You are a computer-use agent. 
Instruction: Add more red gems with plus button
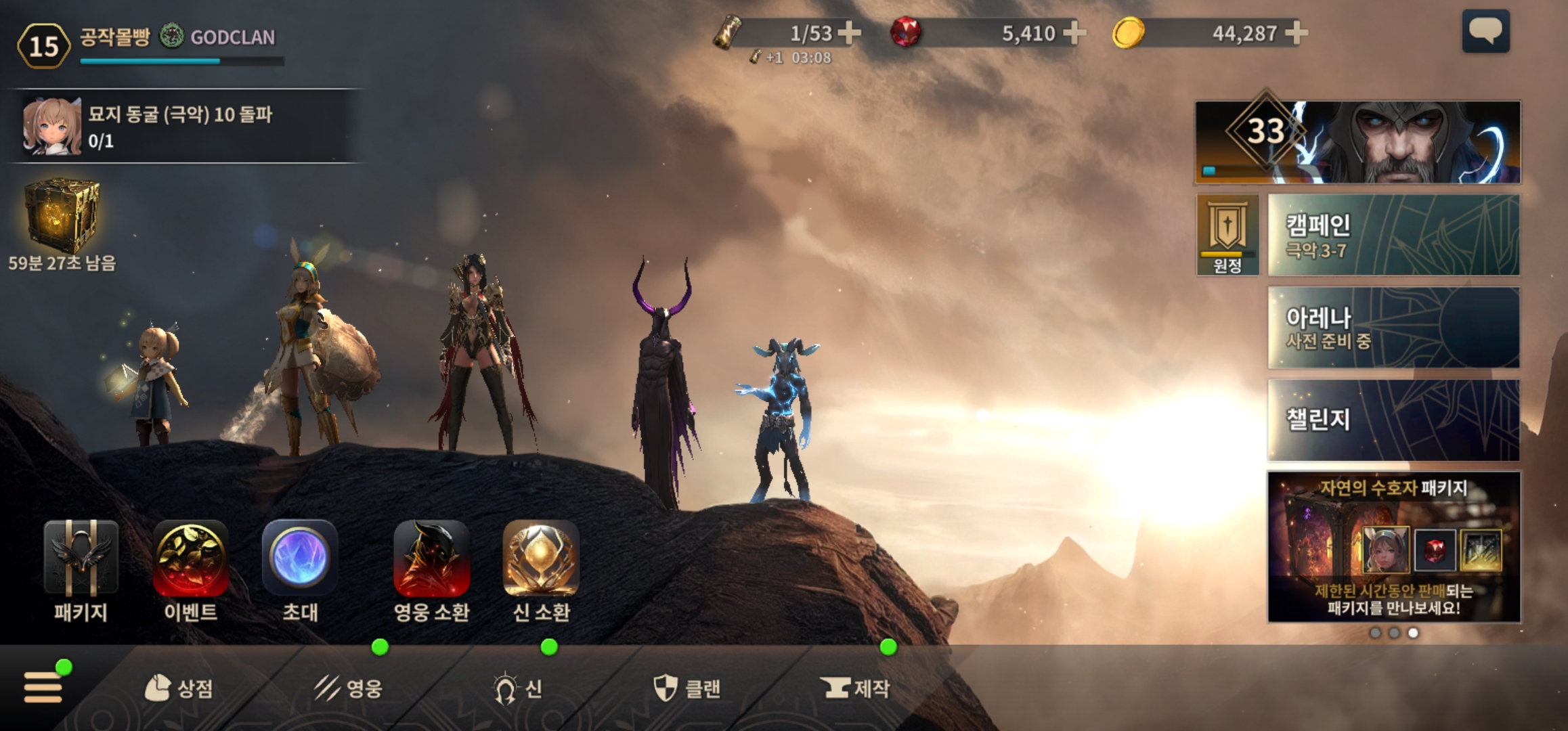pyautogui.click(x=1074, y=32)
